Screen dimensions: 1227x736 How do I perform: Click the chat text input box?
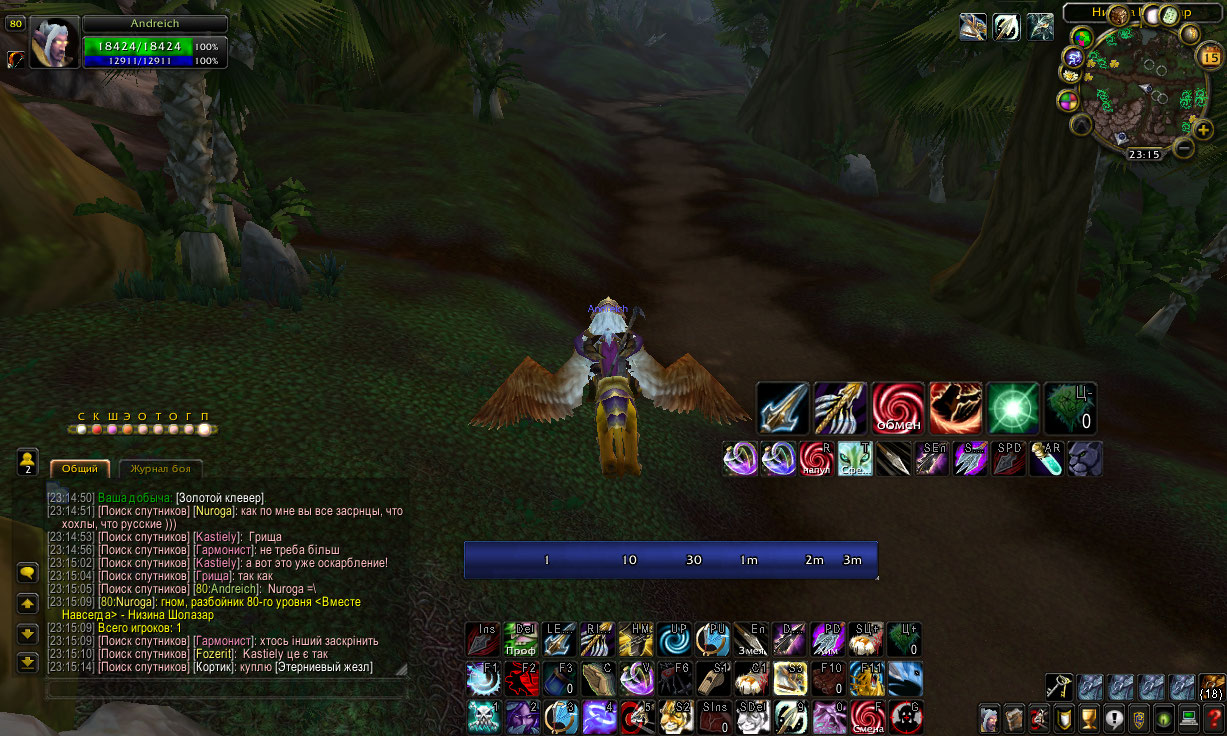pyautogui.click(x=225, y=689)
